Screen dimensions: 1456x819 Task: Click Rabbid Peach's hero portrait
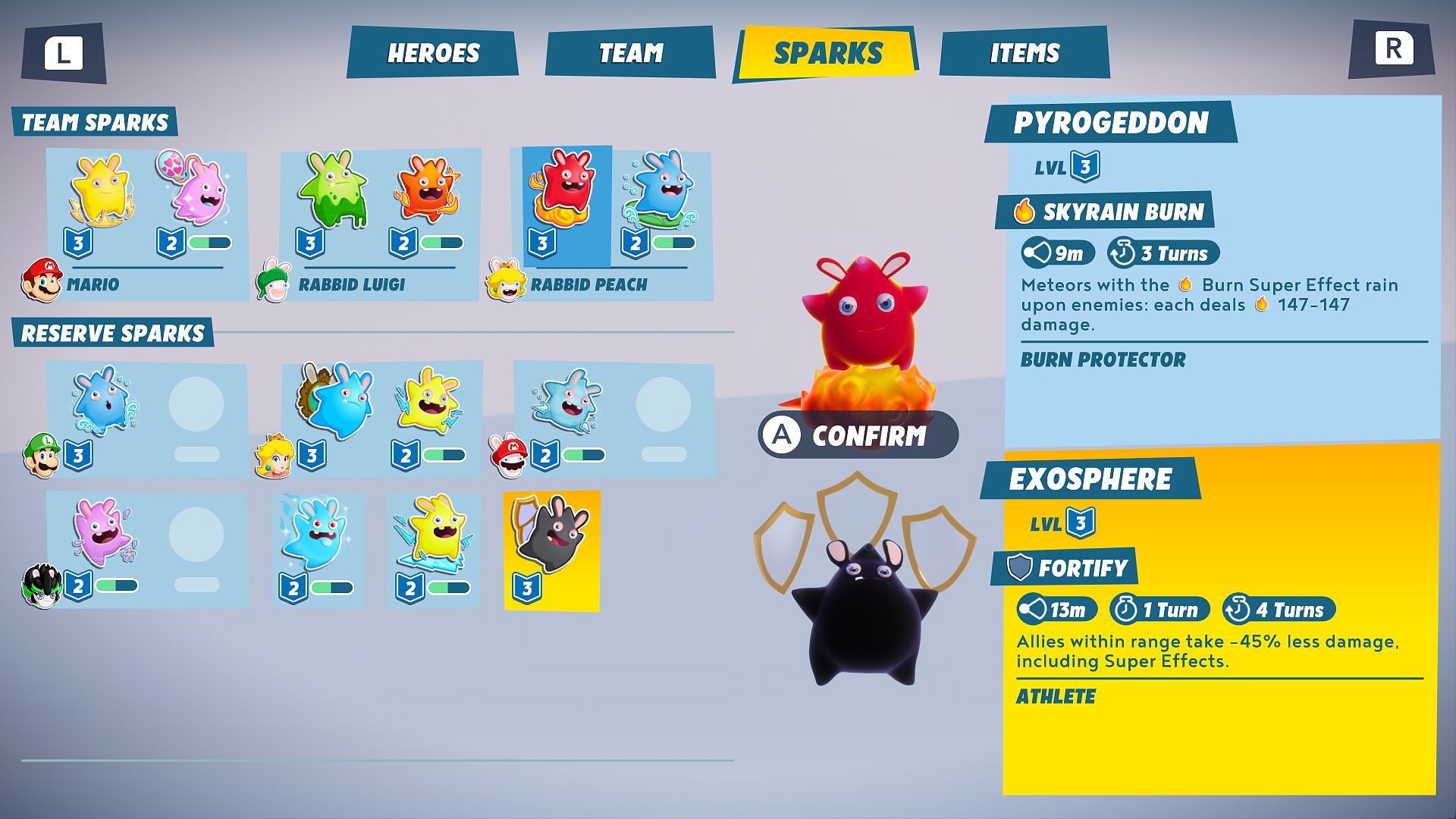click(507, 286)
